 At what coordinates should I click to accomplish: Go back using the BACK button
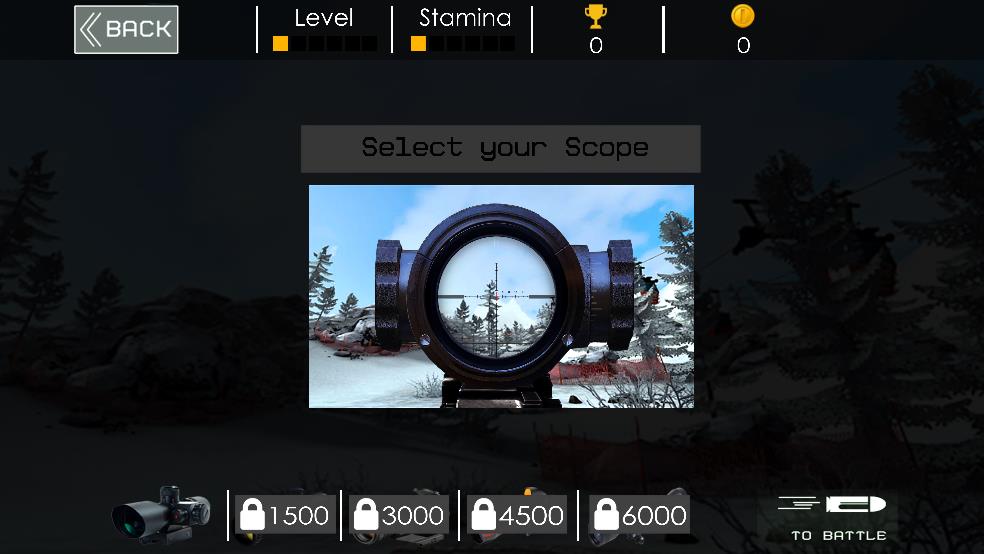coord(126,30)
